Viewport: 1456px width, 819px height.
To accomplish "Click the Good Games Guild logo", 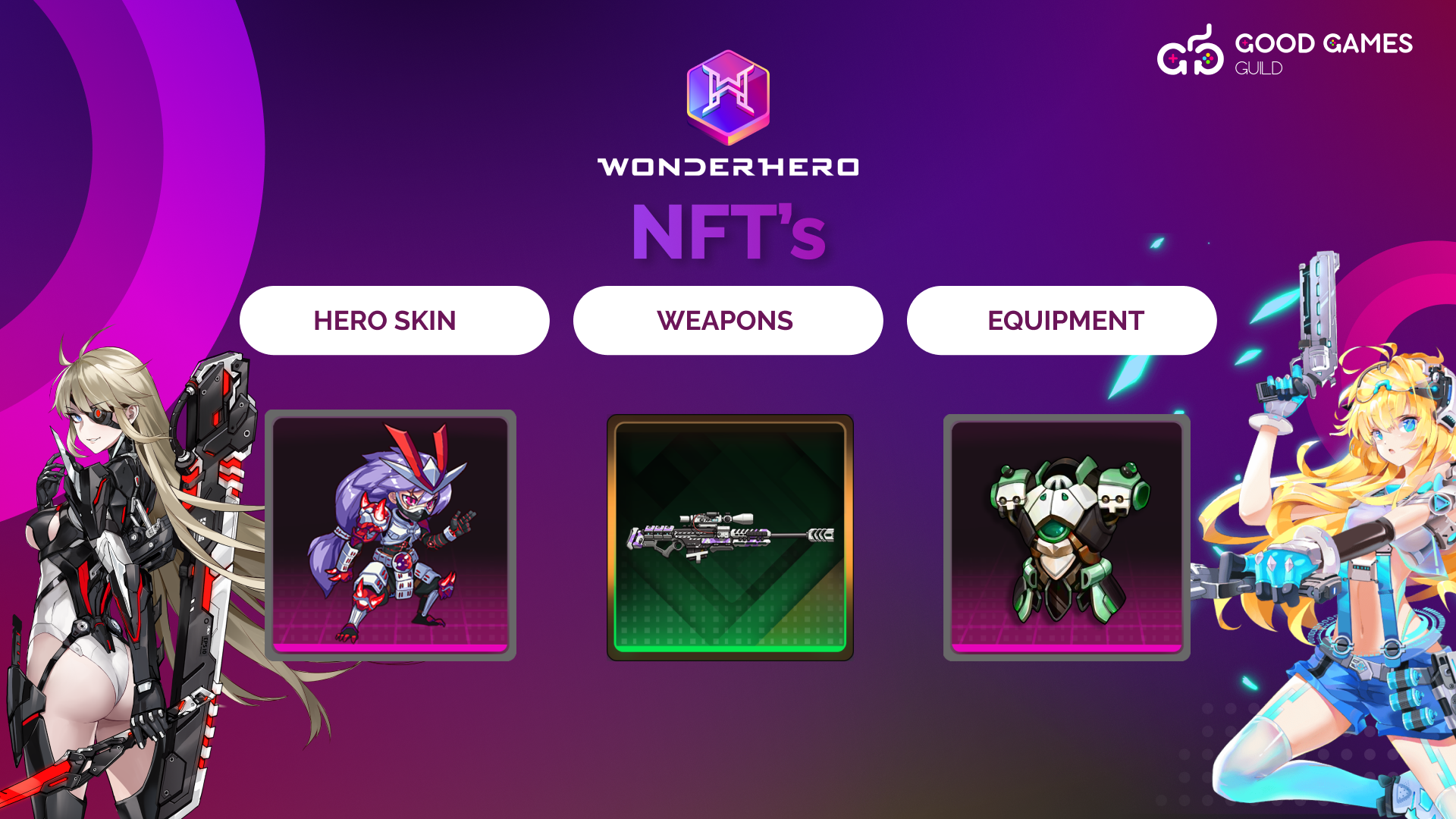I will tap(1285, 52).
